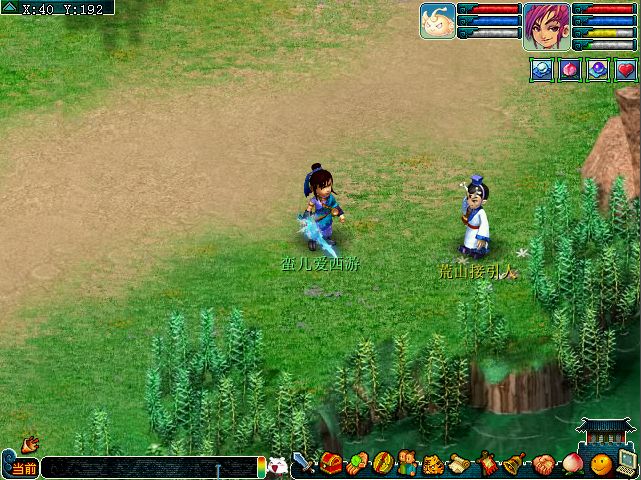The image size is (641, 480).
Task: Activate the sword attack icon
Action: click(304, 464)
